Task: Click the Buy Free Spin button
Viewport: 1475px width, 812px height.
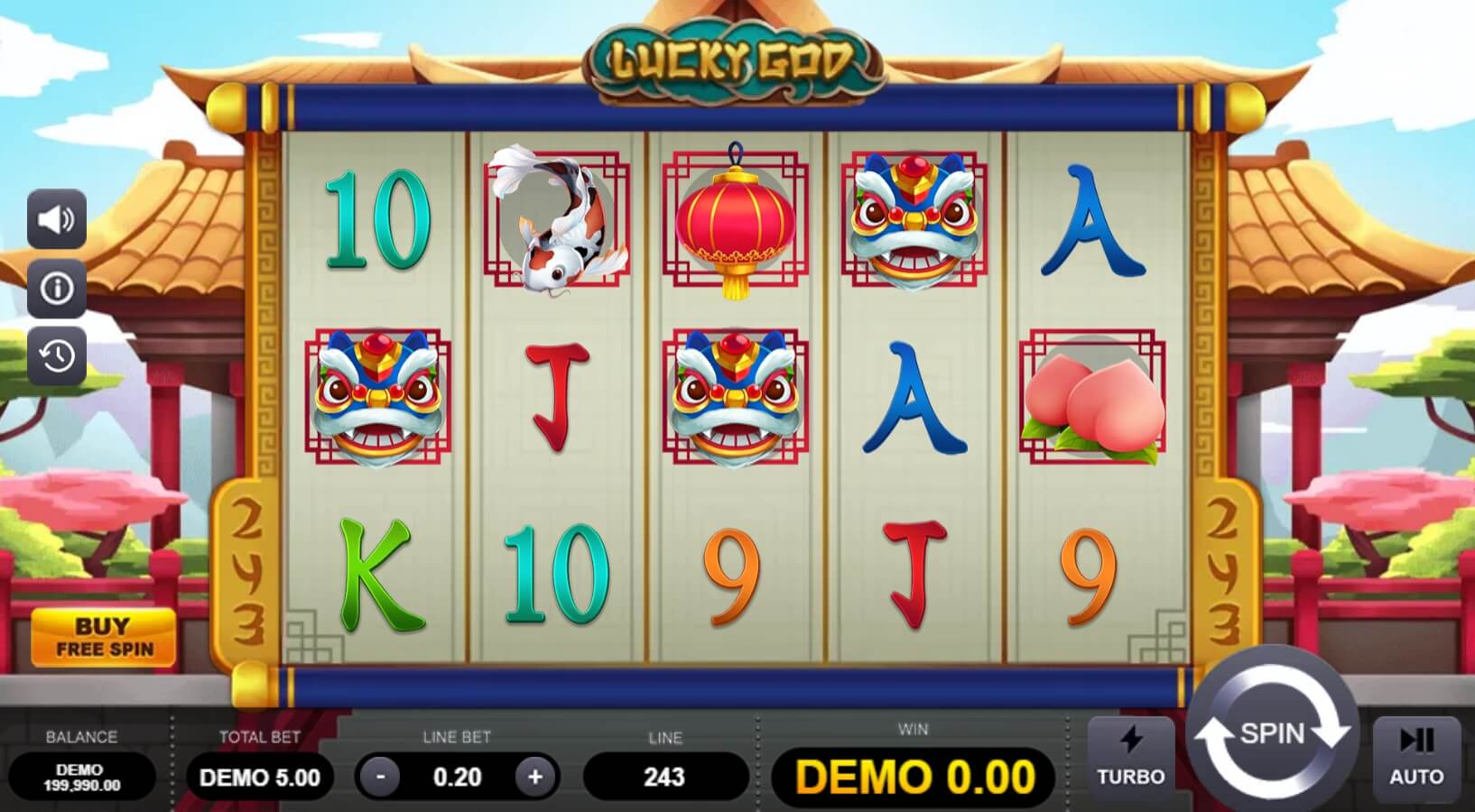Action: point(105,634)
